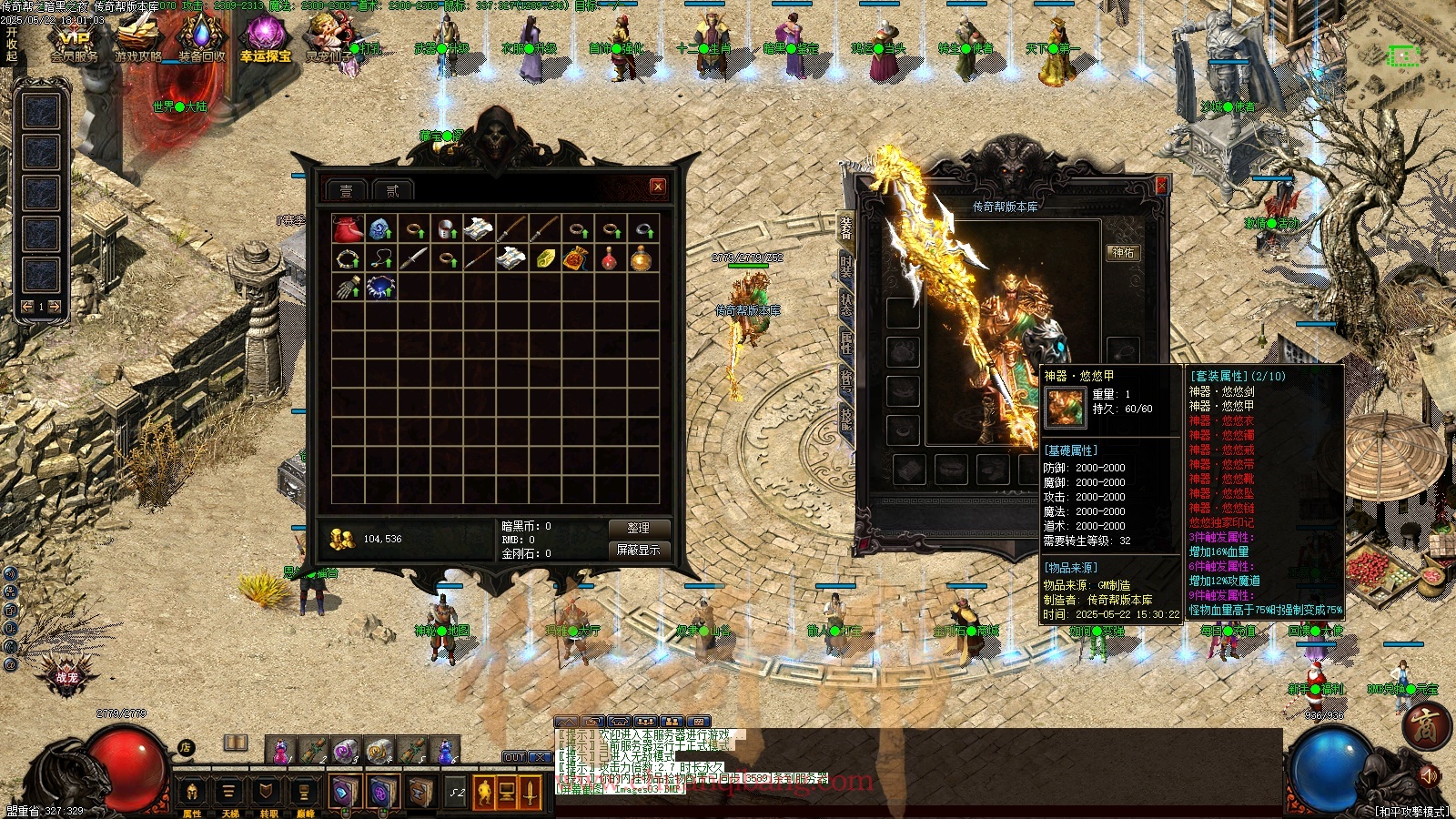The height and width of the screenshot is (819, 1456).
Task: Close the character equipment window
Action: 1160,186
